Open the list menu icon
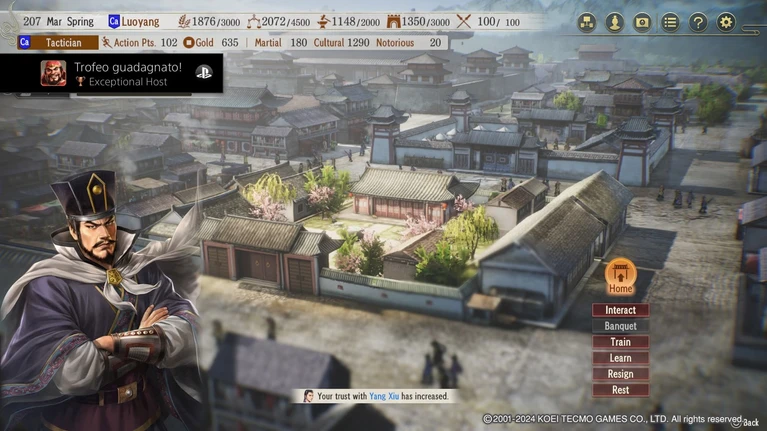767x431 pixels. 670,22
